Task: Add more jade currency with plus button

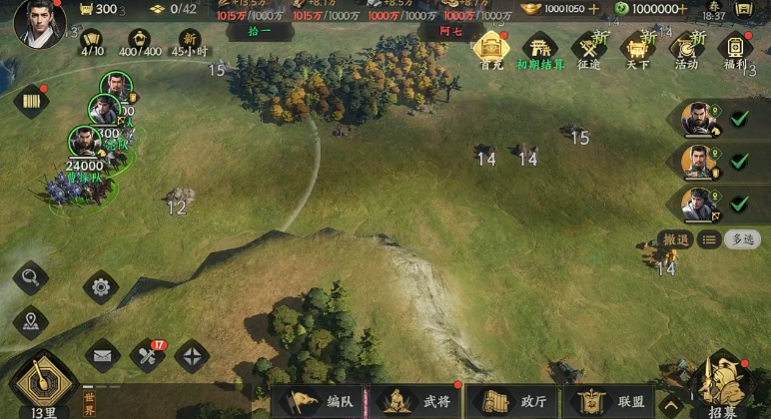Action: click(x=682, y=9)
